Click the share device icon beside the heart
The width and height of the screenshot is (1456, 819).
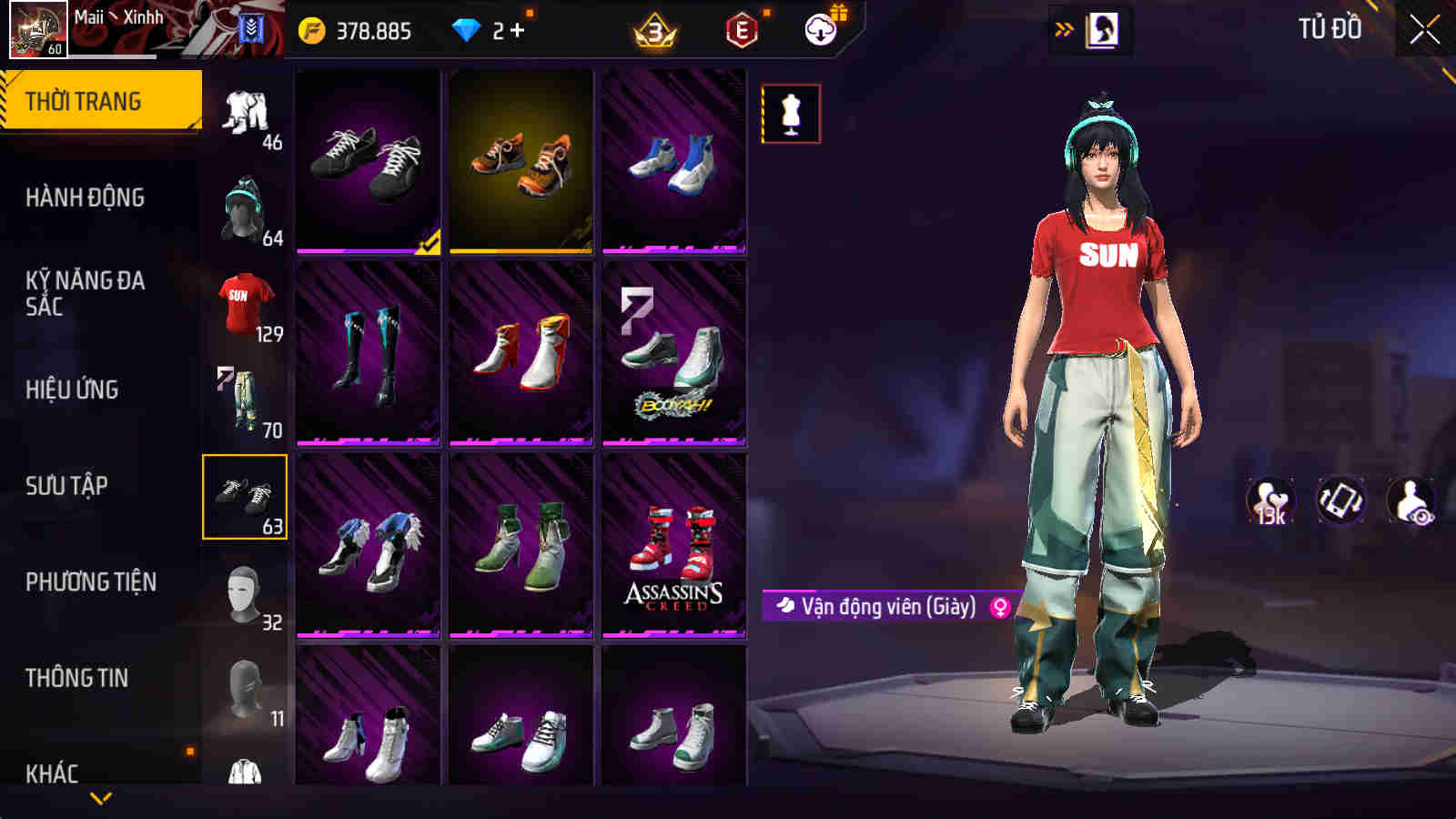tap(1340, 497)
